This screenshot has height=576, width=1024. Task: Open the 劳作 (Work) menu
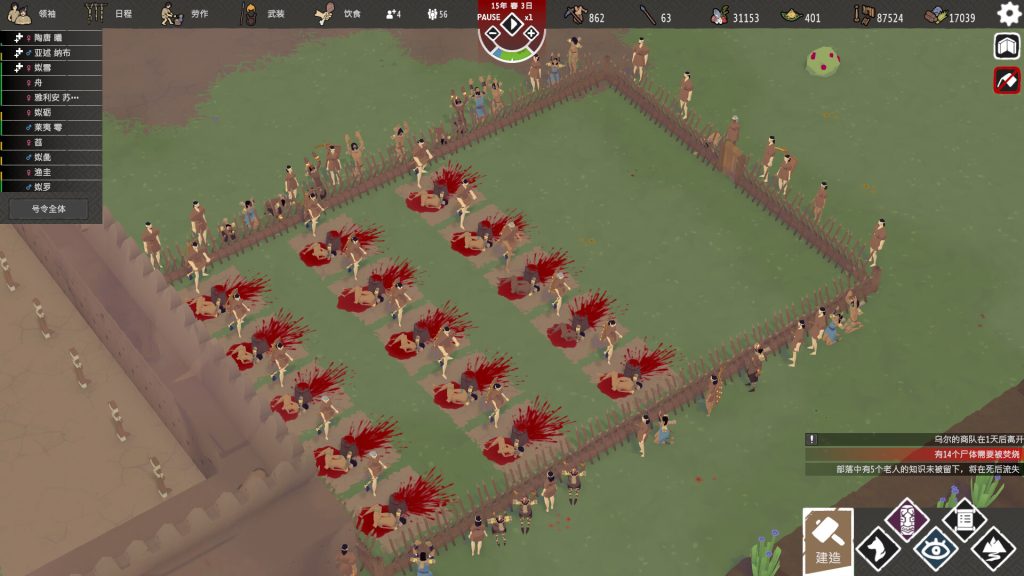[186, 14]
